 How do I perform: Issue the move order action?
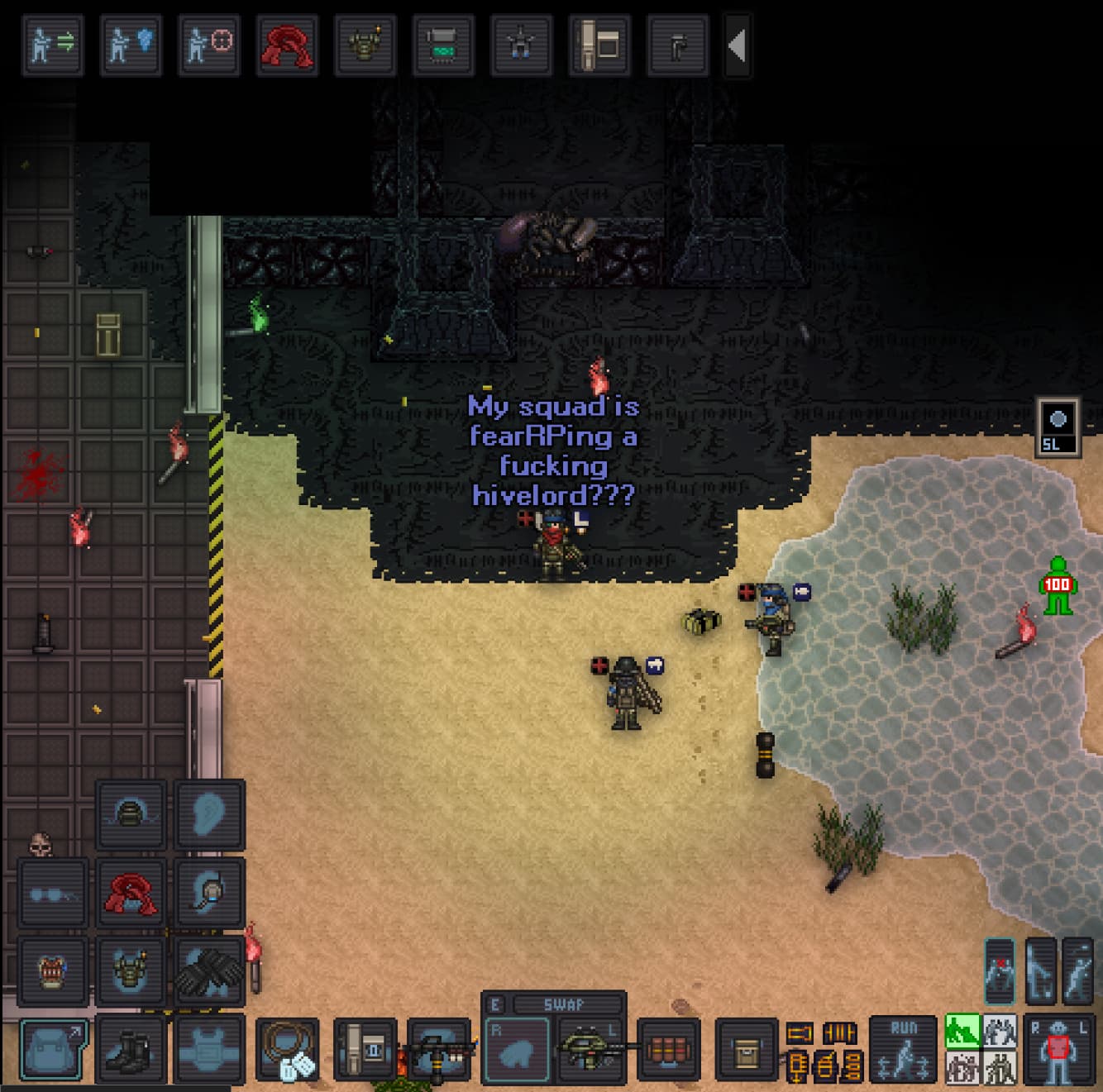(52, 45)
